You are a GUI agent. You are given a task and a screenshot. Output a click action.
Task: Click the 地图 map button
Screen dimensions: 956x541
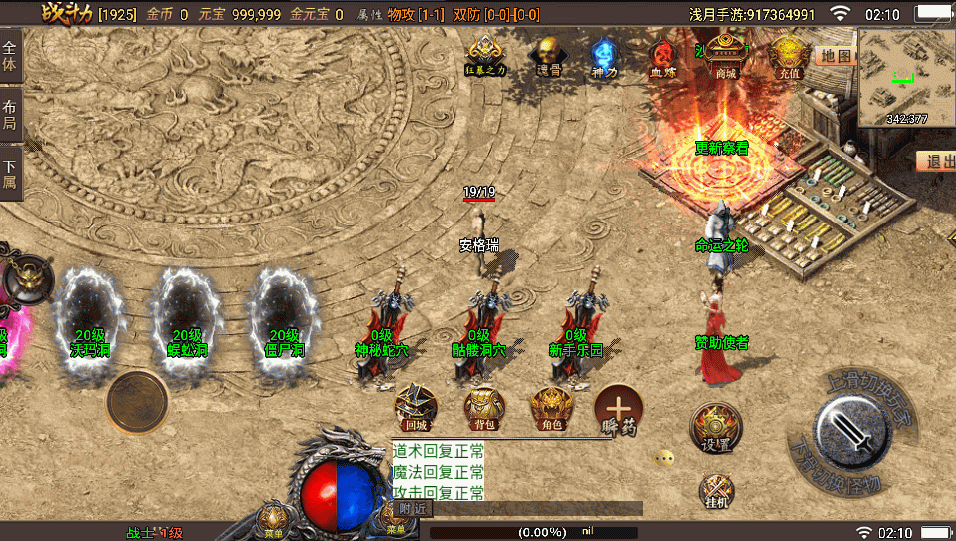[835, 56]
